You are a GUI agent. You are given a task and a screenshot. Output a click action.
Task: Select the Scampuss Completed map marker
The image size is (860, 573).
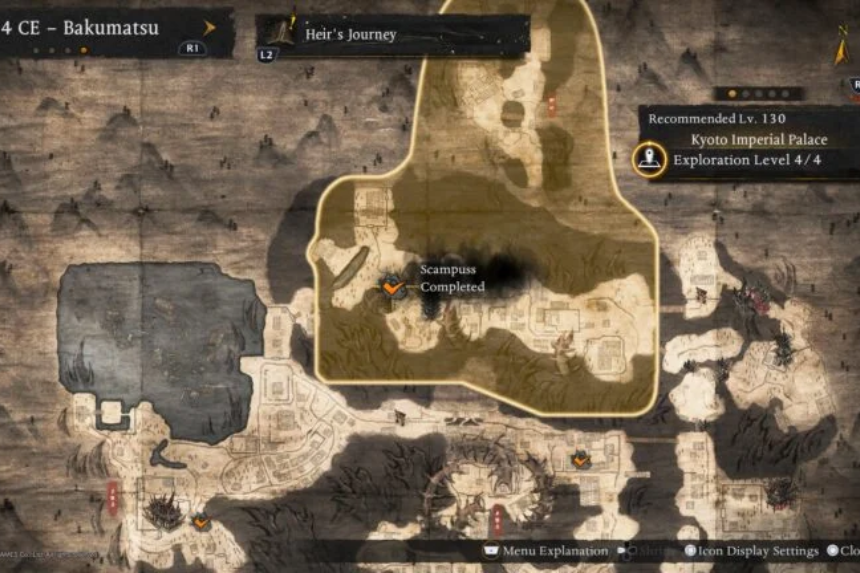pyautogui.click(x=393, y=288)
